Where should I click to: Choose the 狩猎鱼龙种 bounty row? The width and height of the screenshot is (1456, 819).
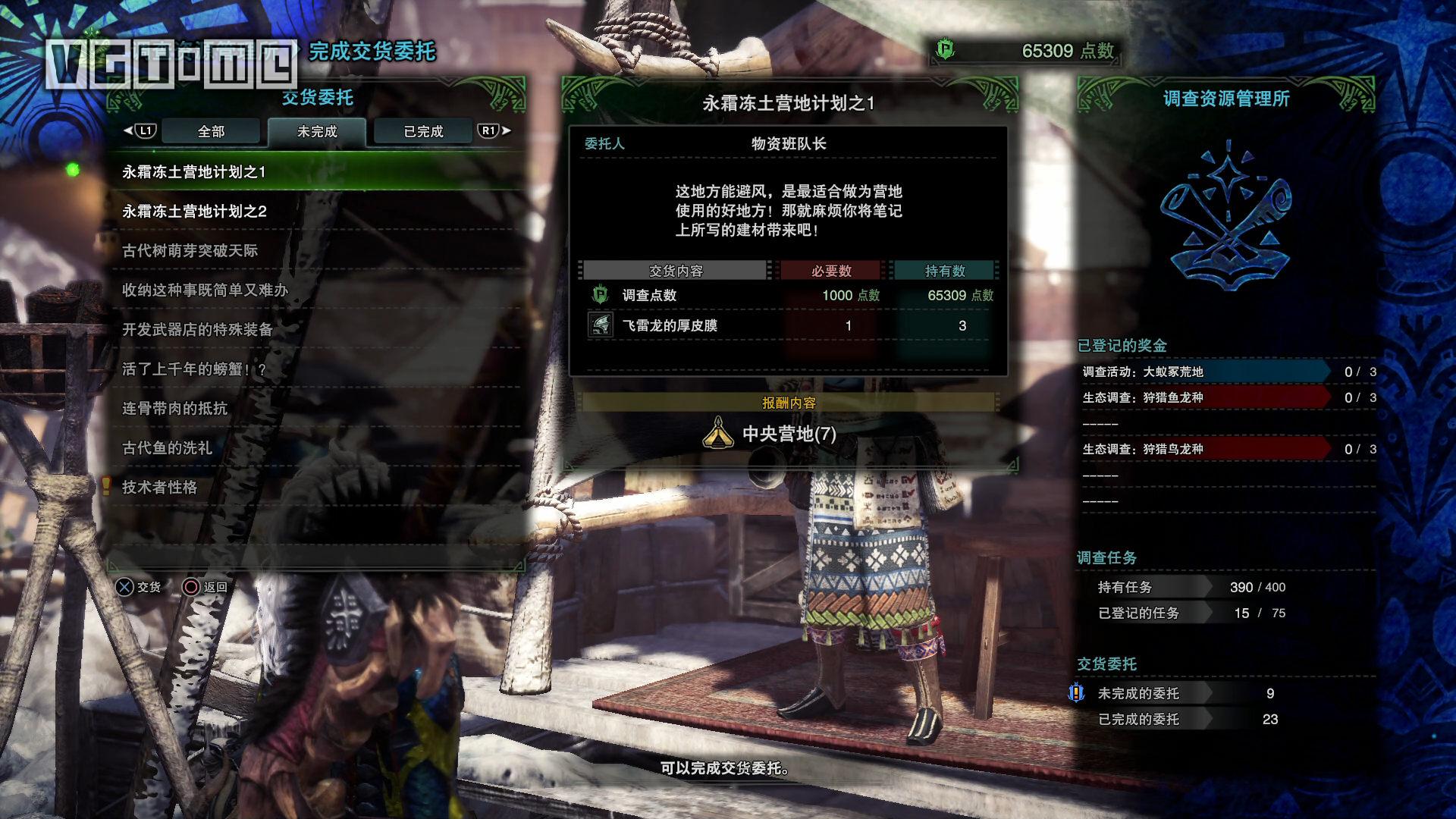pyautogui.click(x=1206, y=398)
